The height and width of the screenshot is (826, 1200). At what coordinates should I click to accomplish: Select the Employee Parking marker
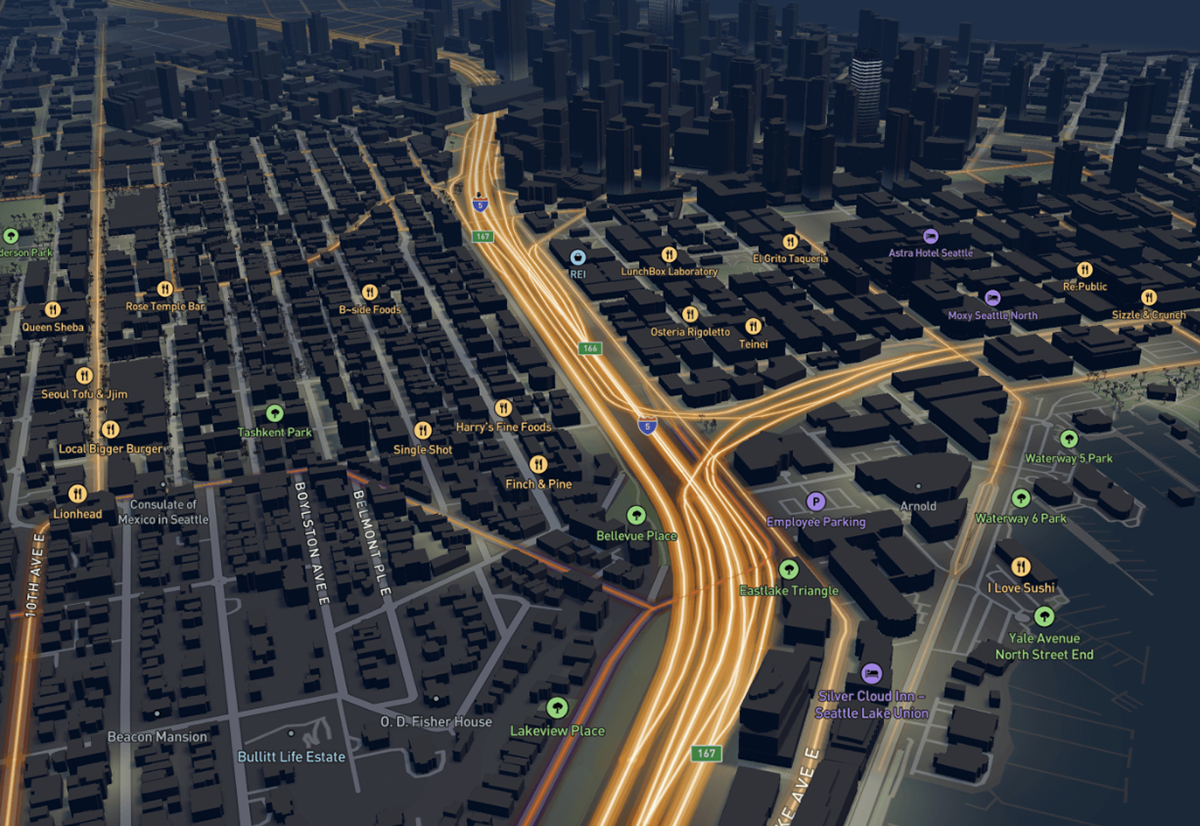pos(816,502)
